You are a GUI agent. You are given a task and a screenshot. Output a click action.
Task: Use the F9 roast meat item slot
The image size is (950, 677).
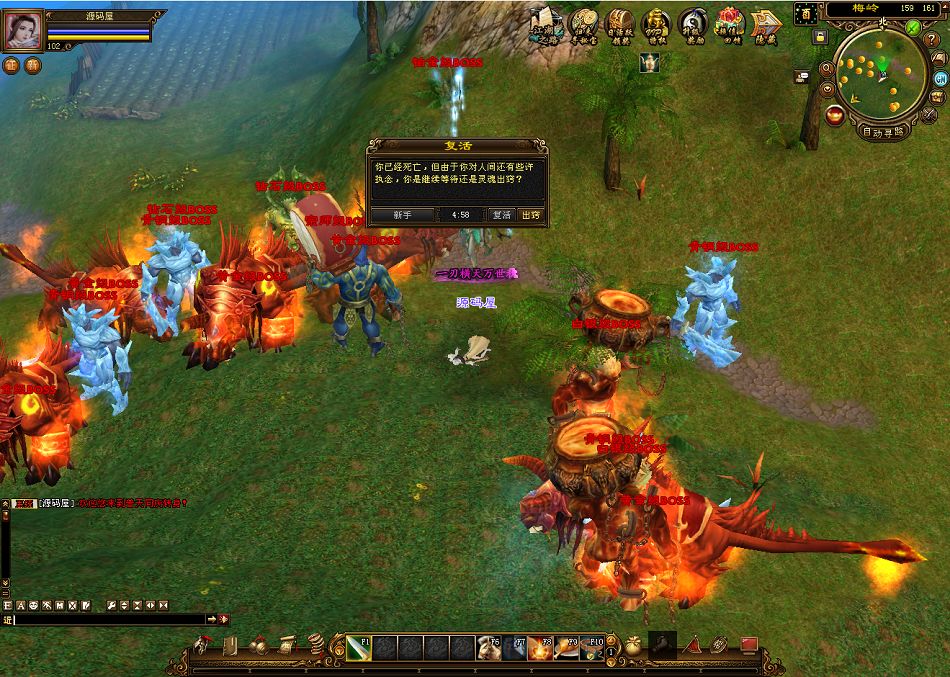567,647
